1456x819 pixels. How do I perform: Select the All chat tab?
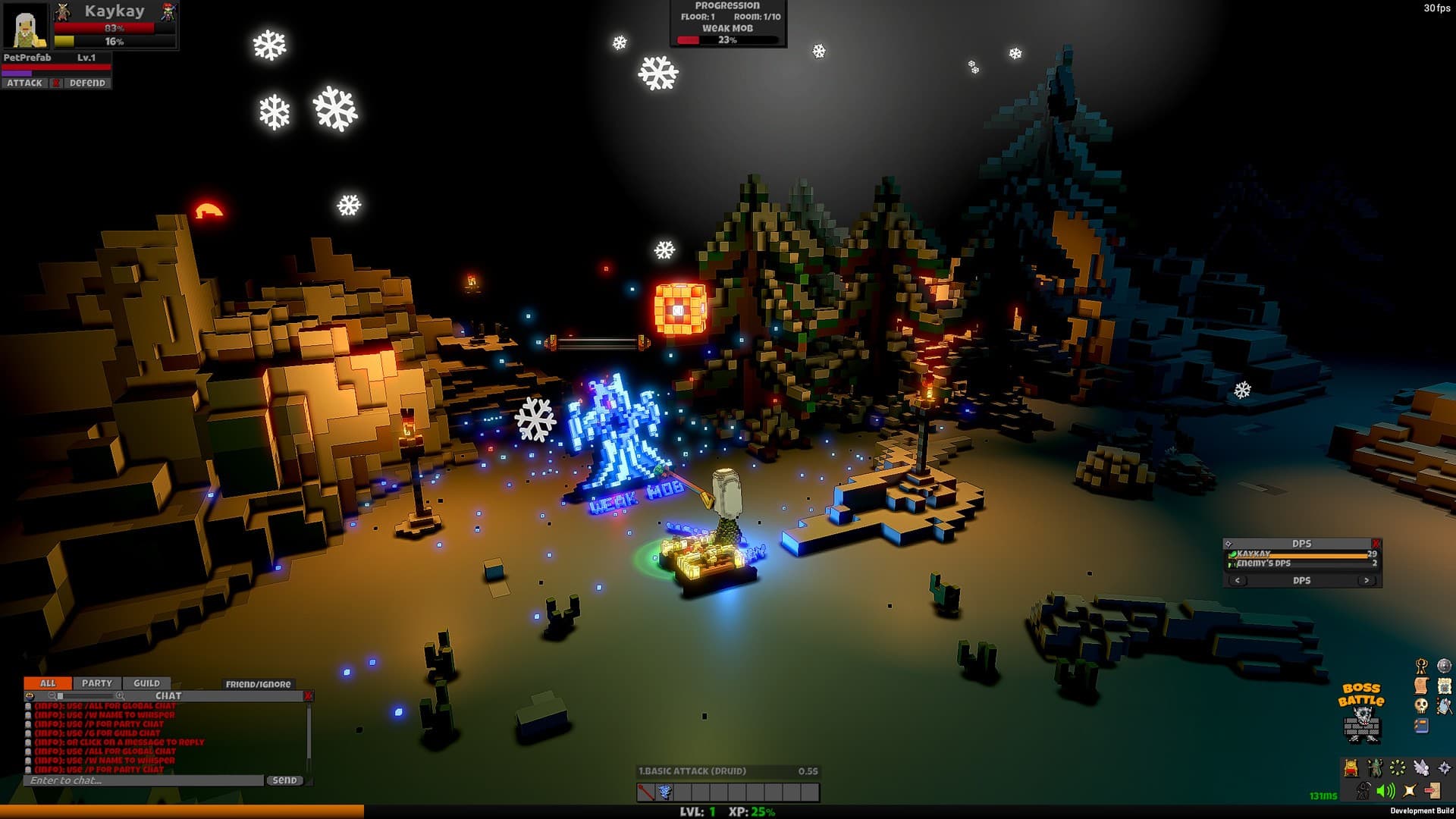pyautogui.click(x=48, y=683)
